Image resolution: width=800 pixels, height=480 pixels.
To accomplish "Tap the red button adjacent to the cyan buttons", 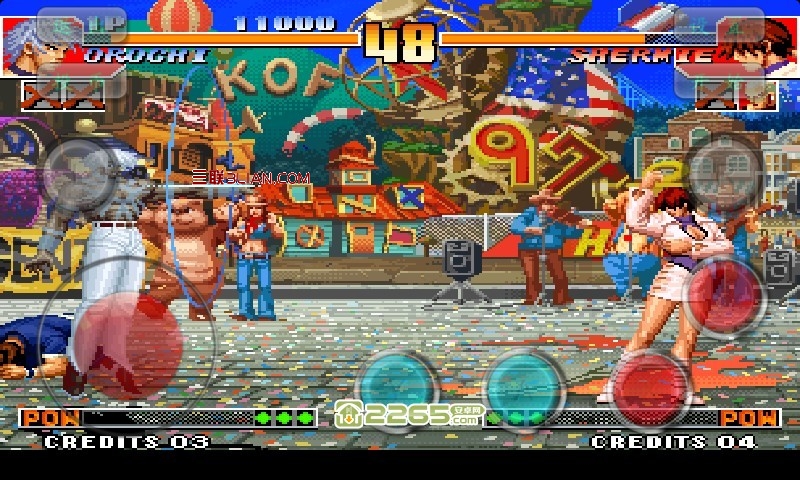I will 651,385.
